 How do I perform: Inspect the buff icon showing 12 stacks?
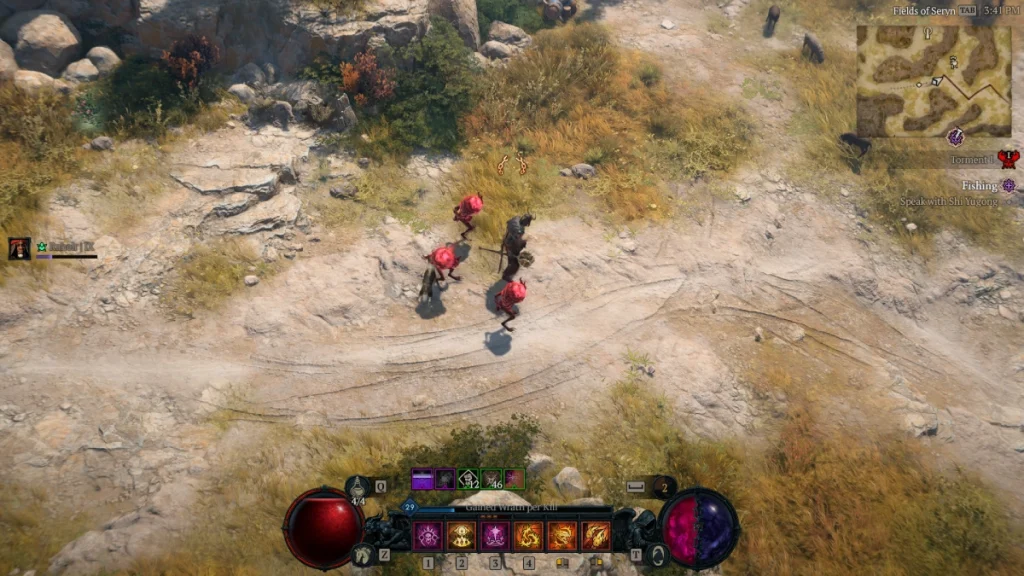coord(467,479)
